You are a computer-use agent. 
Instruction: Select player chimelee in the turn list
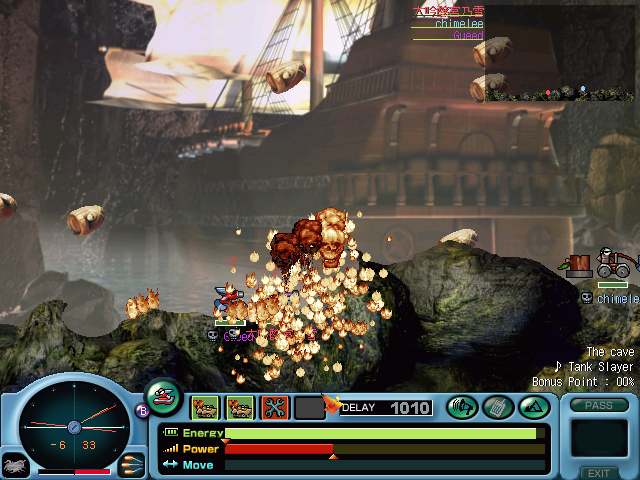[x=459, y=24]
